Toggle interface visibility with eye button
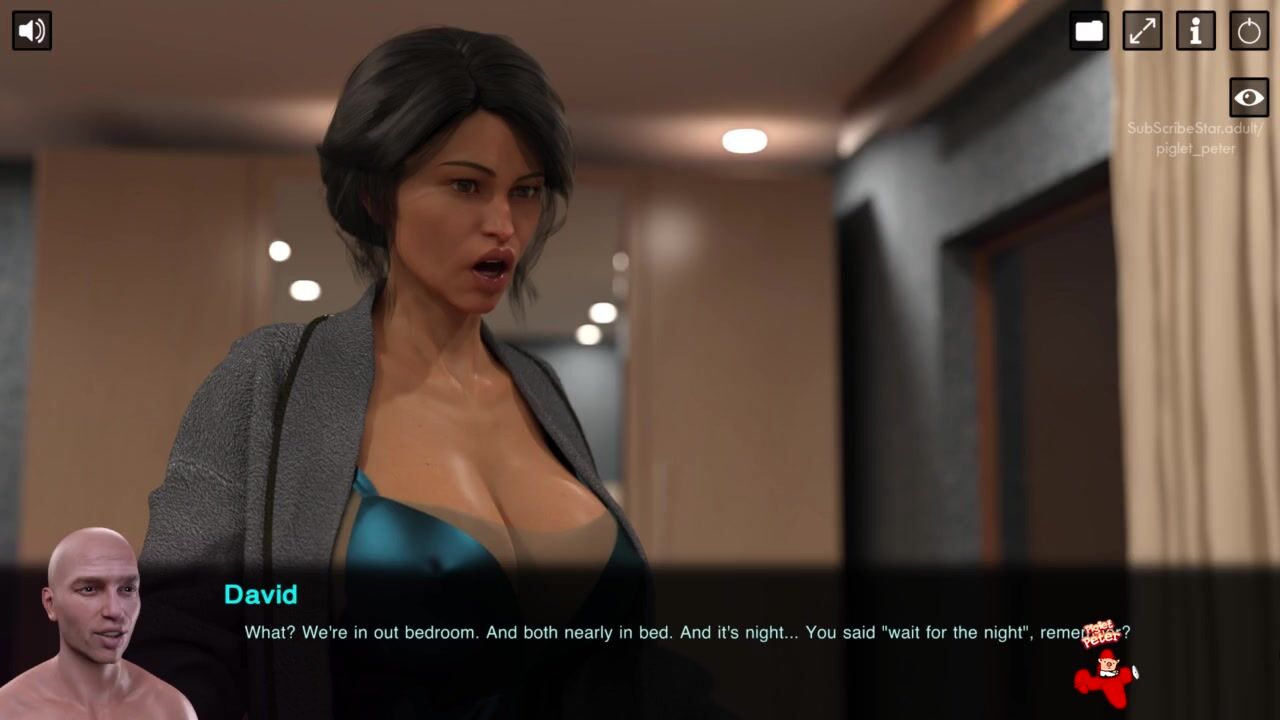 coord(1248,97)
